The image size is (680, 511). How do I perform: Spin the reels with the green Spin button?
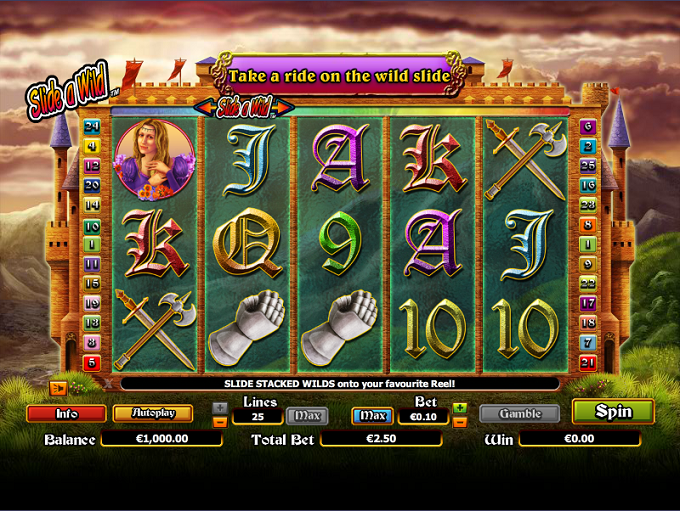(613, 411)
